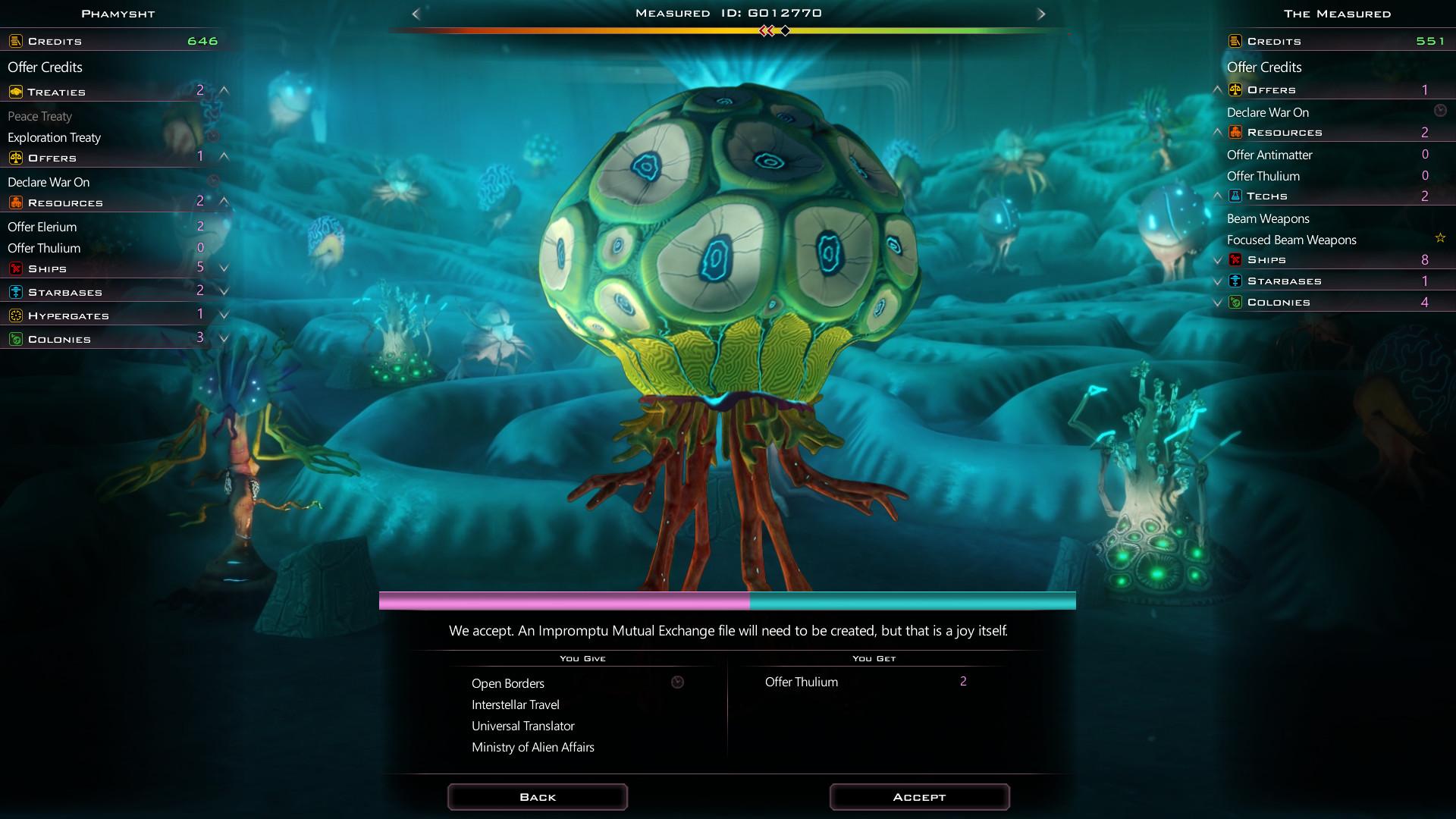The width and height of the screenshot is (1456, 819).
Task: Click the Ships icon under The Measured
Action: [1237, 259]
